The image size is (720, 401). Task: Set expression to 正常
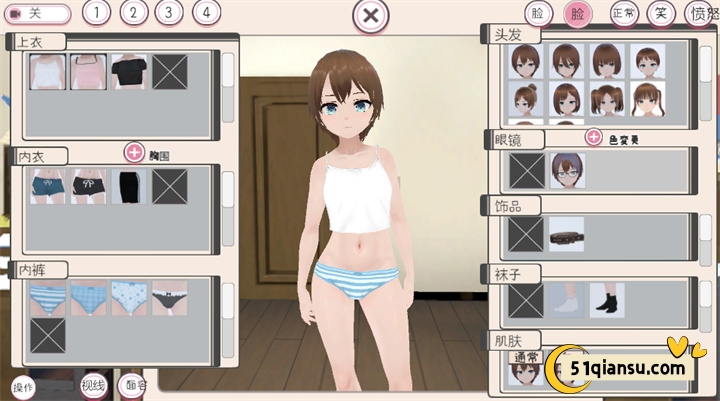point(624,13)
